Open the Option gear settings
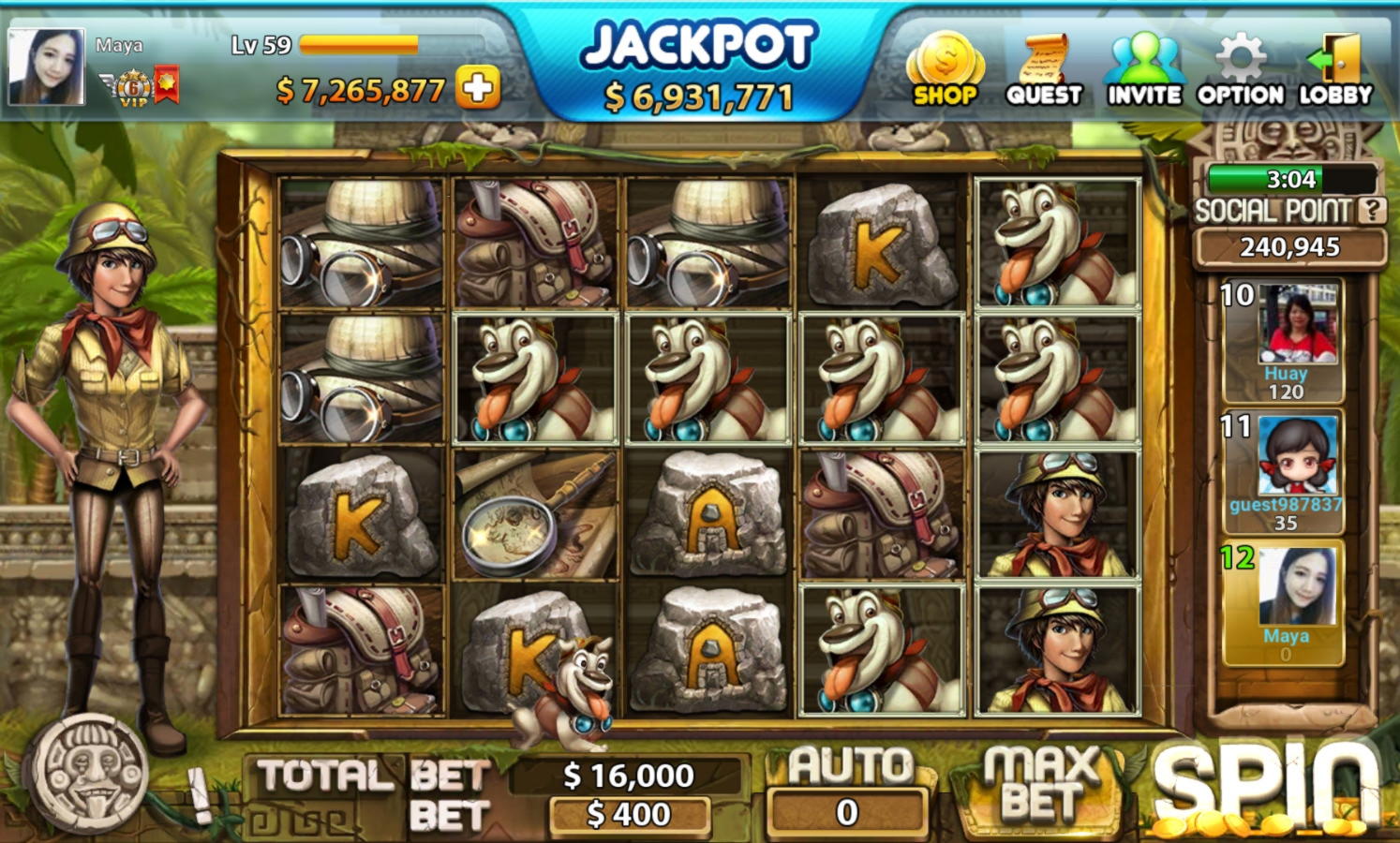This screenshot has height=843, width=1400. pos(1240,70)
